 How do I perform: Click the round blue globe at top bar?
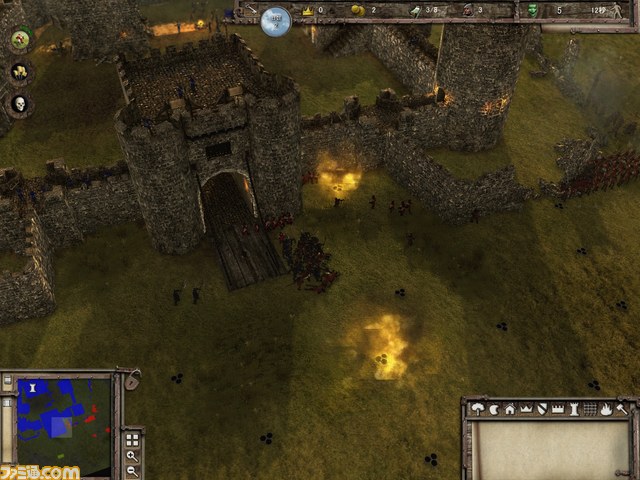pos(276,21)
